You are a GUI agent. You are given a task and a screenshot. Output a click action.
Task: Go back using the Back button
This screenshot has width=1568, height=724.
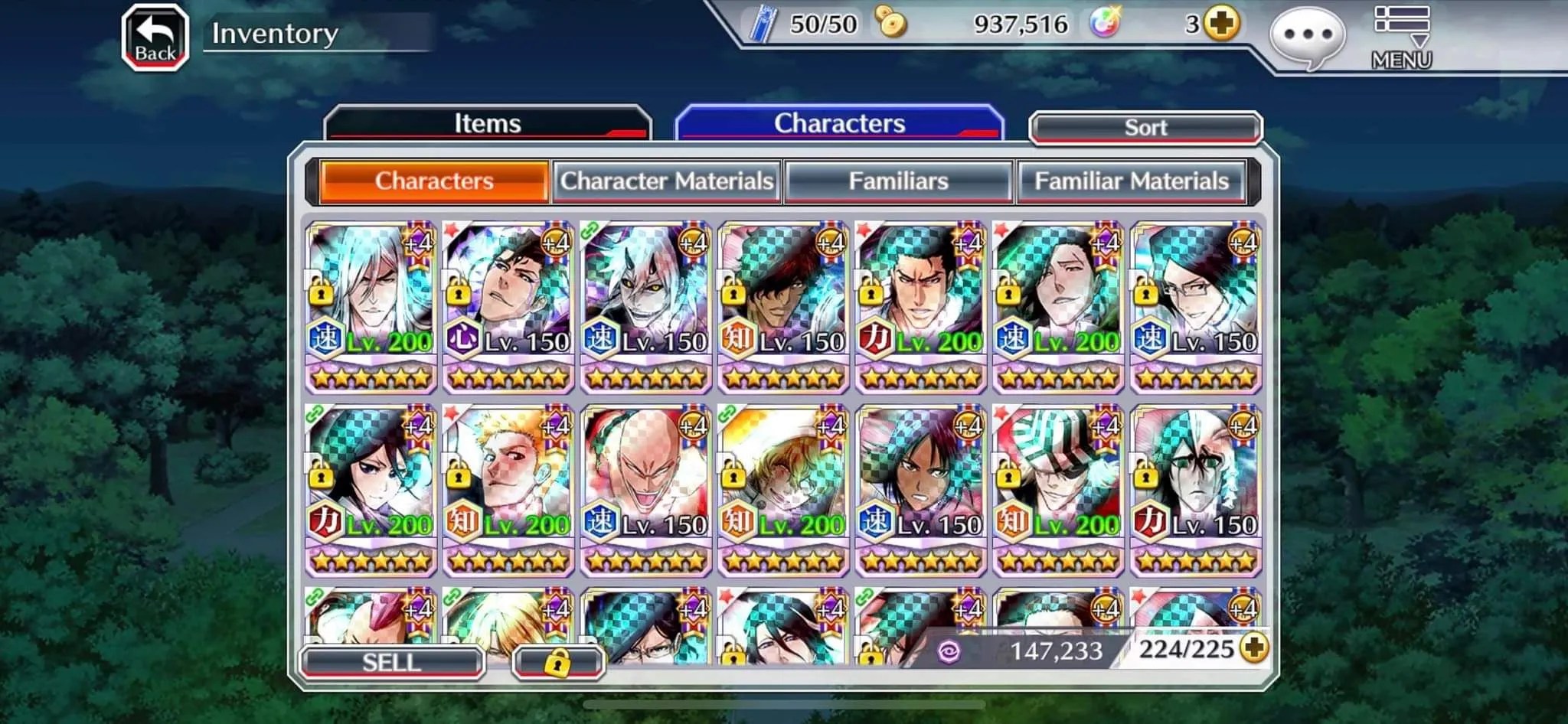click(x=155, y=38)
